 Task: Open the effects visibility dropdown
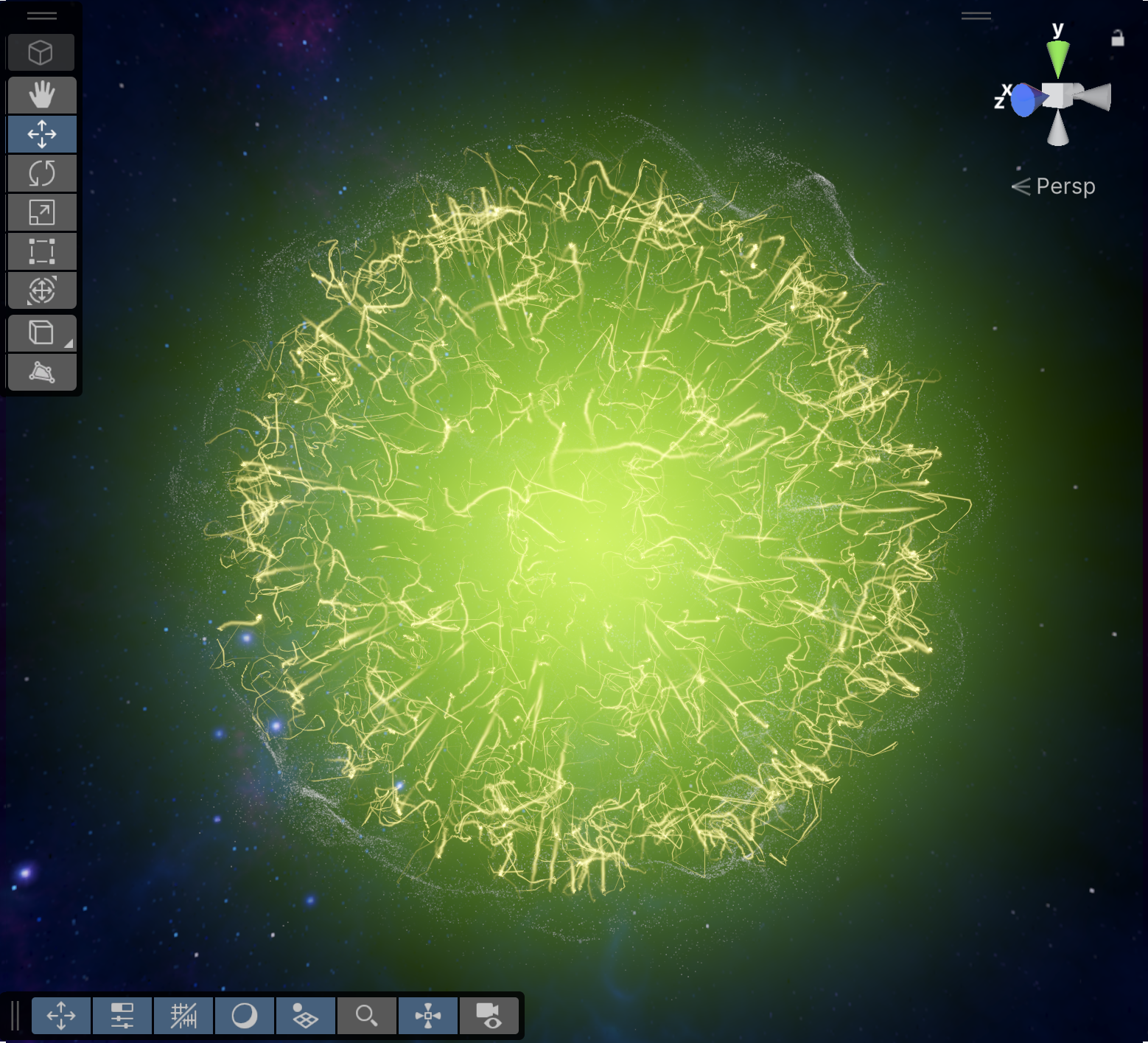click(x=306, y=1015)
